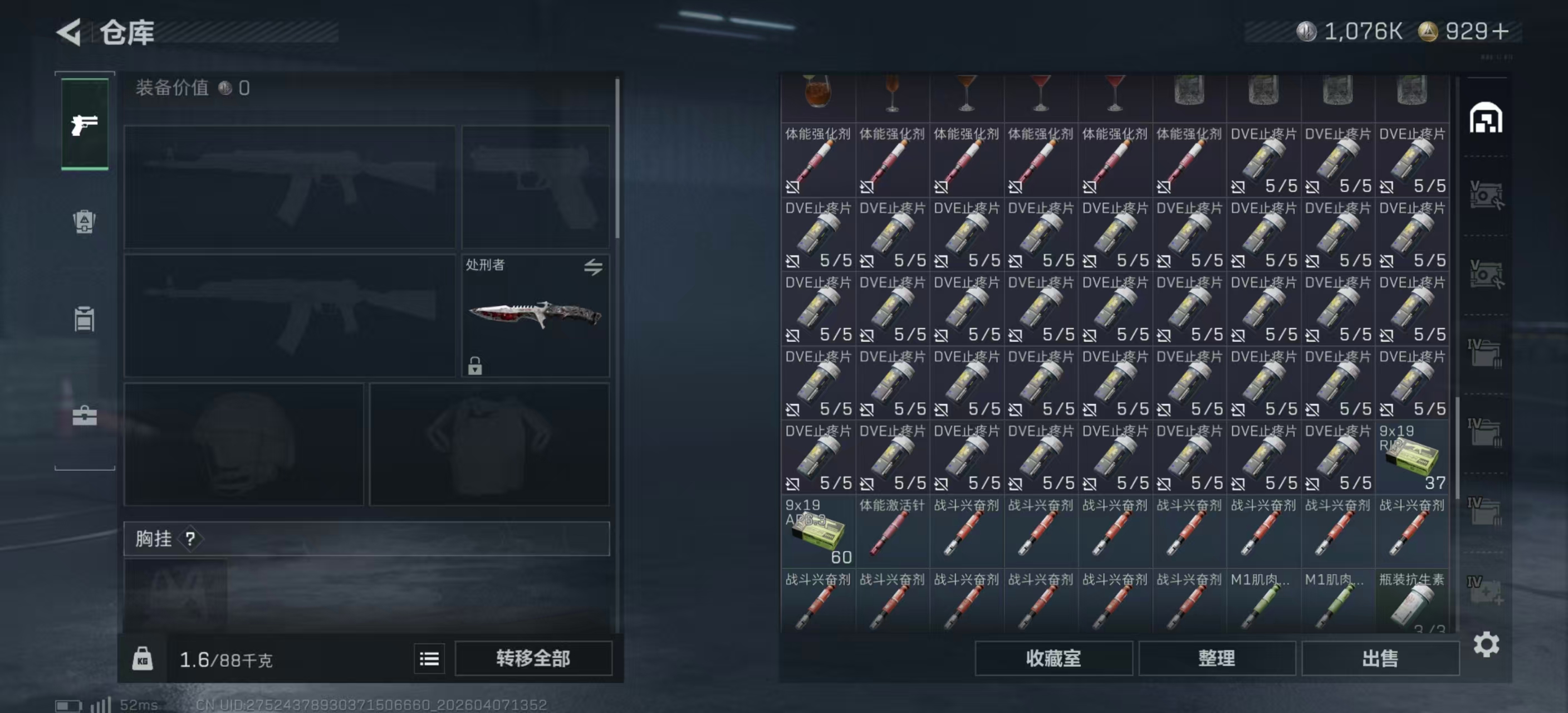1568x713 pixels.
Task: Click the question mark next to 胸挂
Action: [190, 539]
